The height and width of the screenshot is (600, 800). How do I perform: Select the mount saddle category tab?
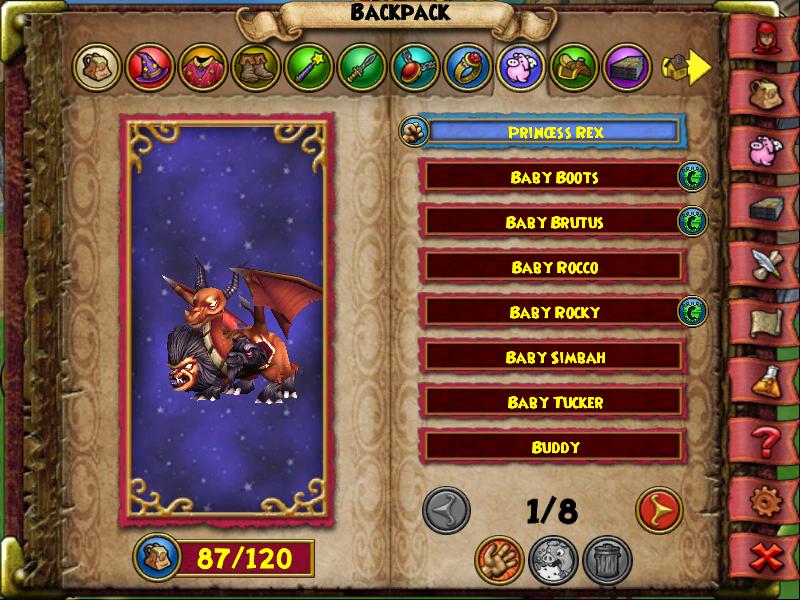(575, 68)
